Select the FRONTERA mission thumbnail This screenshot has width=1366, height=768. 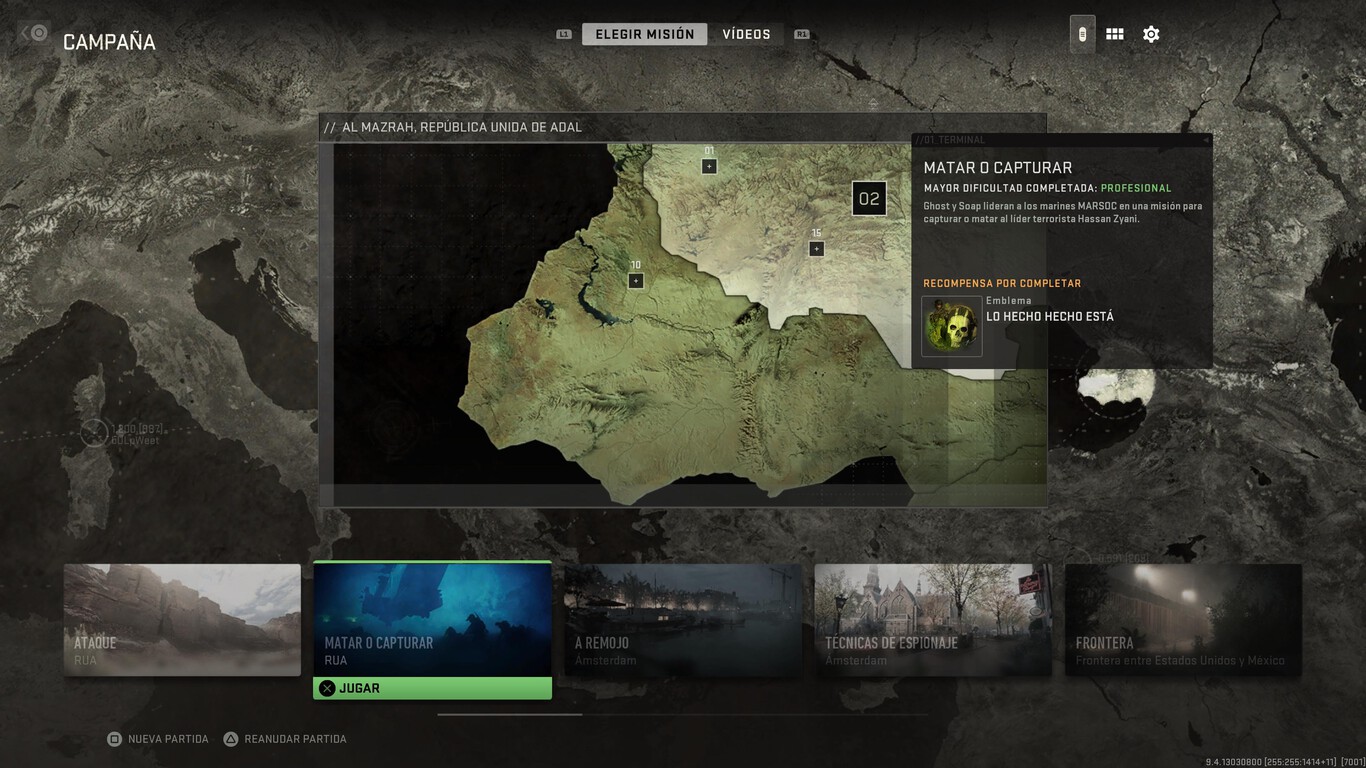pyautogui.click(x=1183, y=620)
